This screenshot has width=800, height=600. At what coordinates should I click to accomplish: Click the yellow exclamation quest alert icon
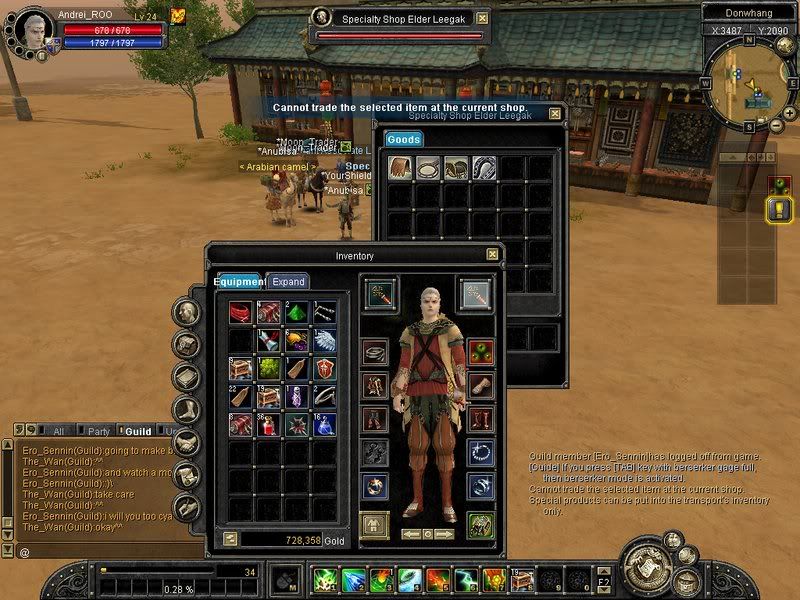777,210
